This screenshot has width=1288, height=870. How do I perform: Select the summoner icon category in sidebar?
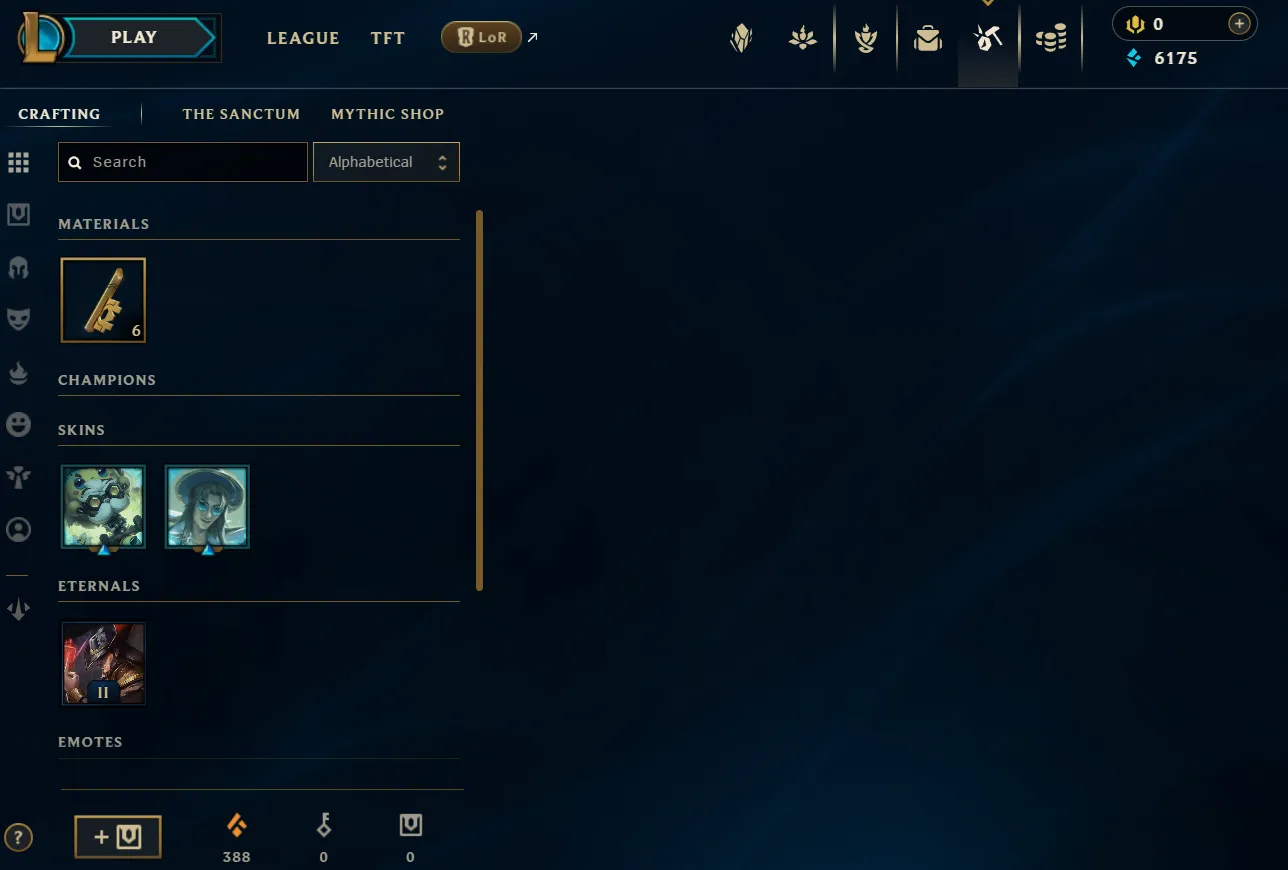coord(18,530)
